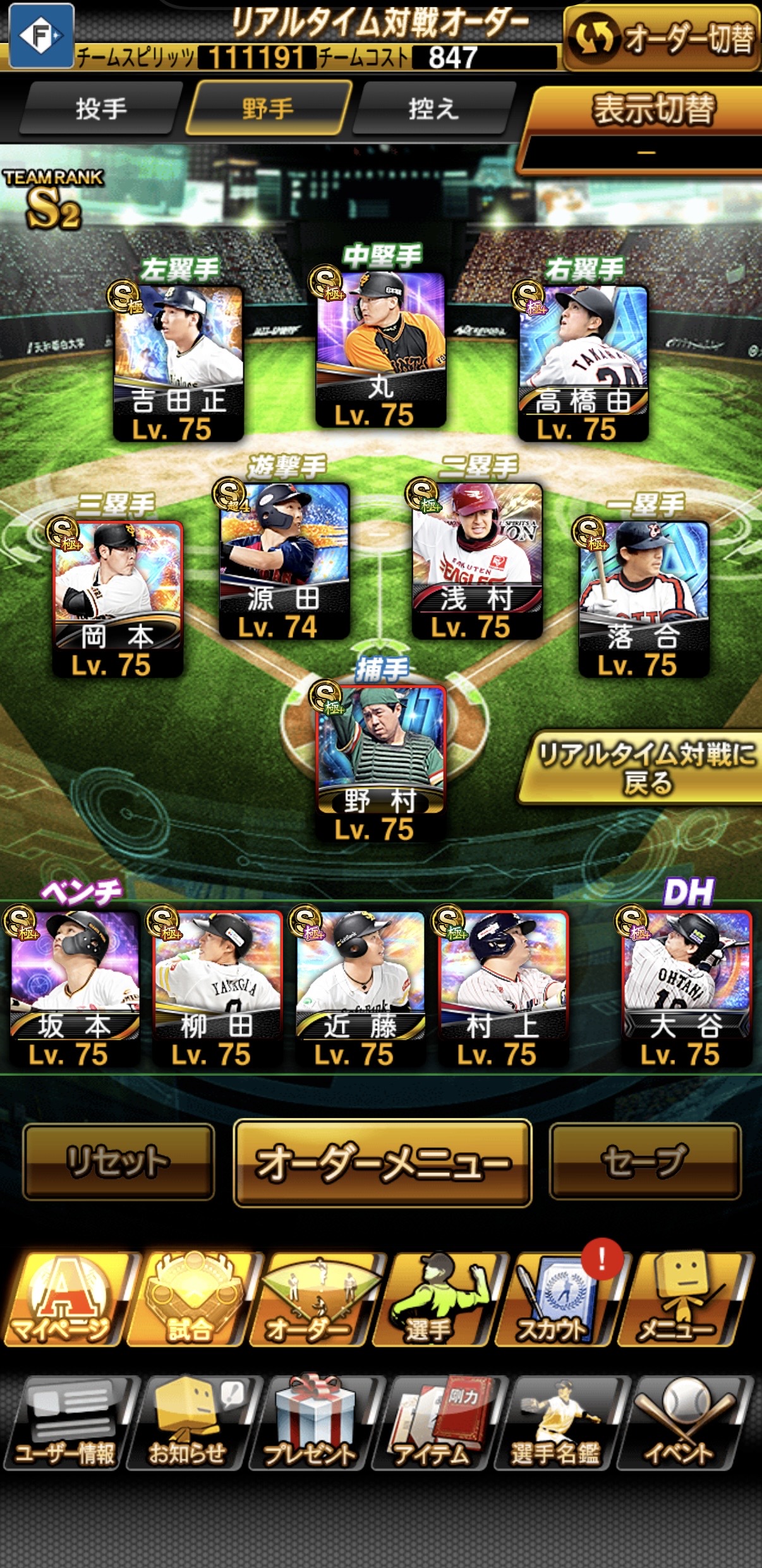The image size is (762, 1568).
Task: Open the オーダーメニュー order menu
Action: [x=382, y=1163]
